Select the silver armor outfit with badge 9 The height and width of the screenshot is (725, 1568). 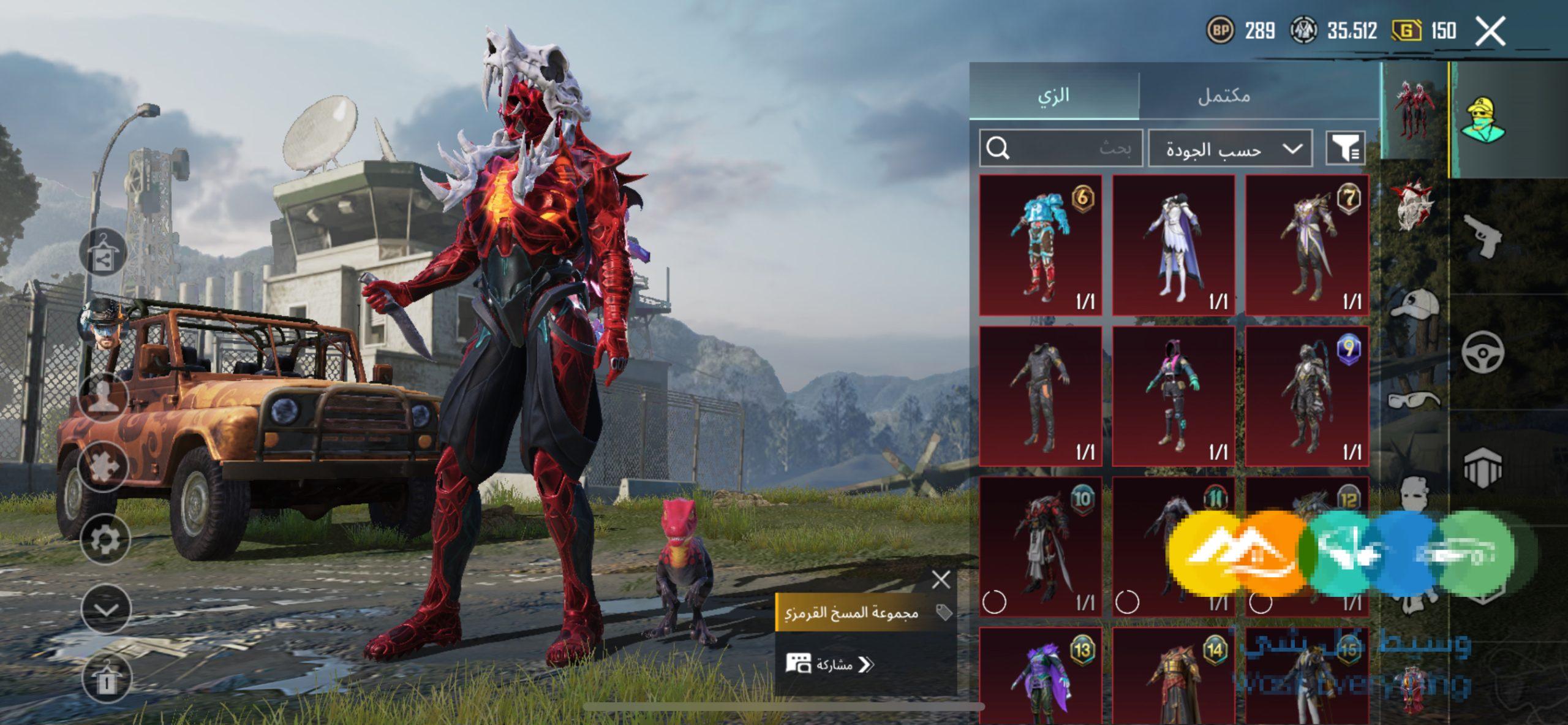point(1307,396)
